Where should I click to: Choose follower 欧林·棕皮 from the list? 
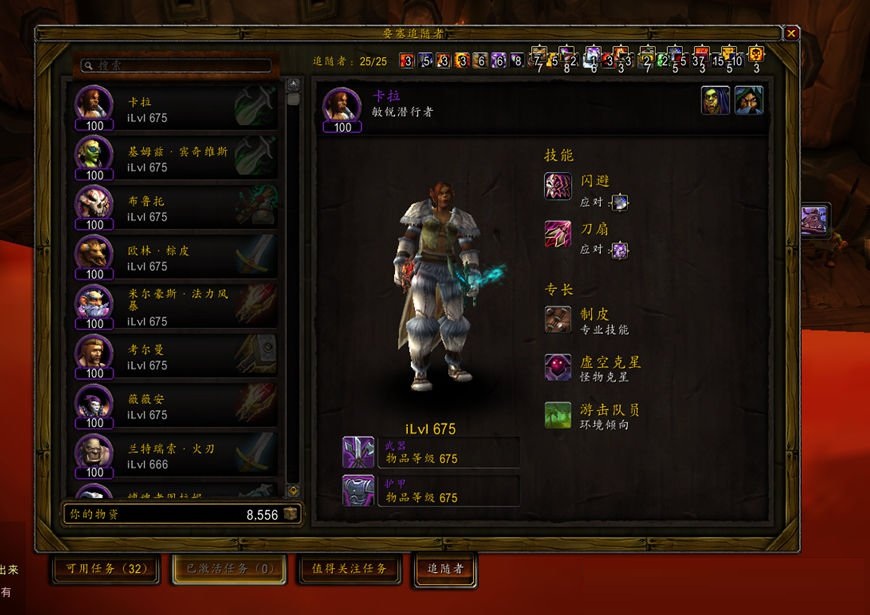click(x=175, y=258)
